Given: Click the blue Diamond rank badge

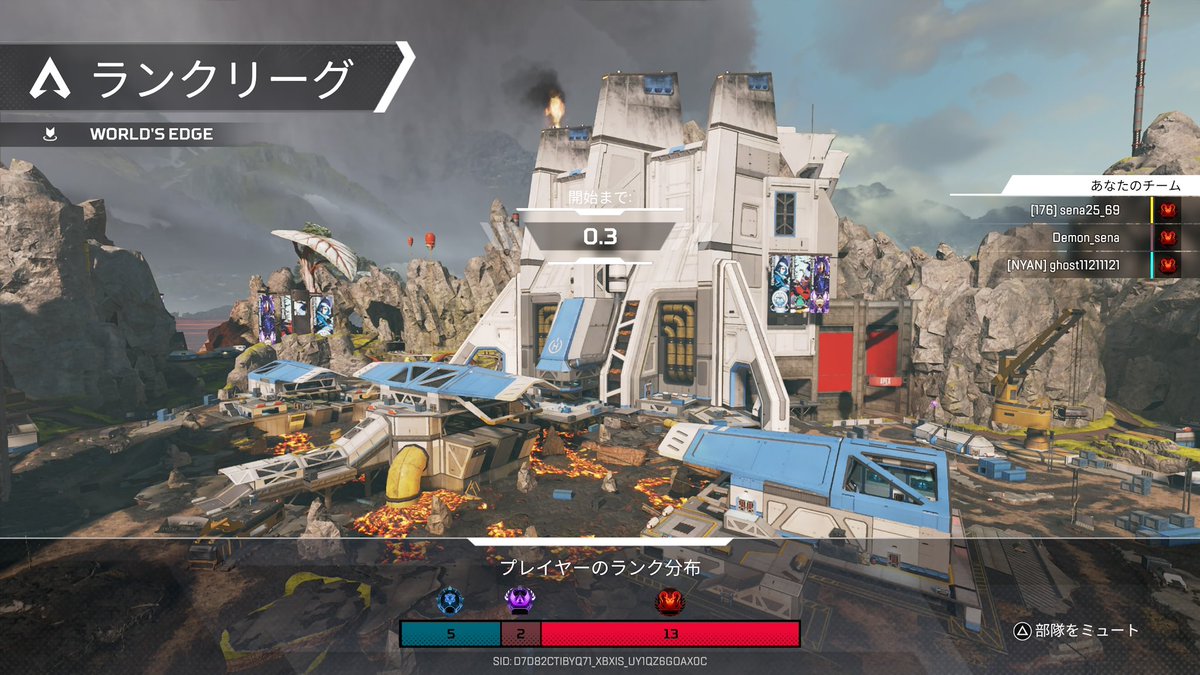Looking at the screenshot, I should click(450, 600).
